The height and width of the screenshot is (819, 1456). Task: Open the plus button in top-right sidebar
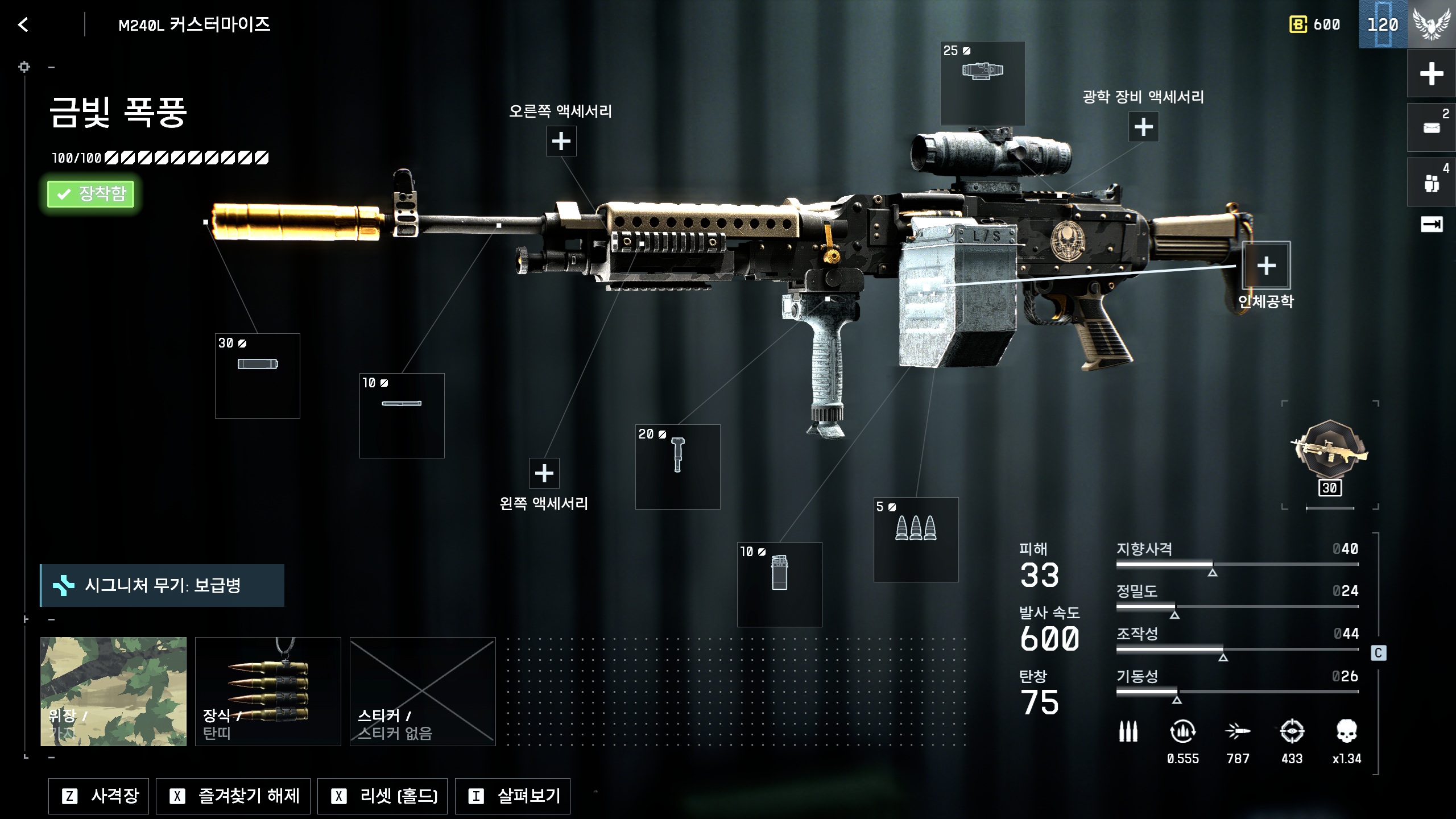1431,74
